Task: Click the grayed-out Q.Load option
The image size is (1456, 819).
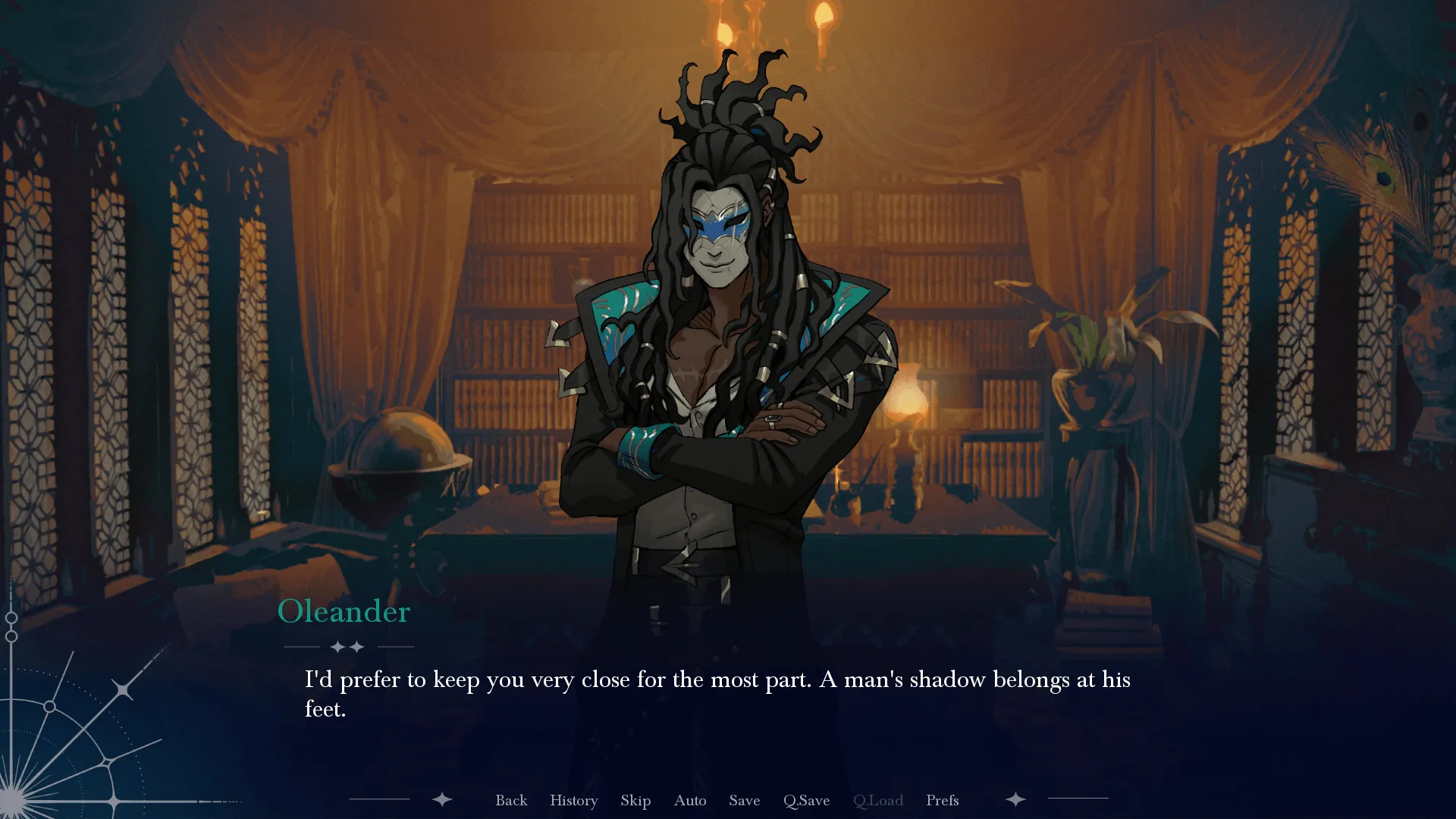Action: (x=877, y=800)
